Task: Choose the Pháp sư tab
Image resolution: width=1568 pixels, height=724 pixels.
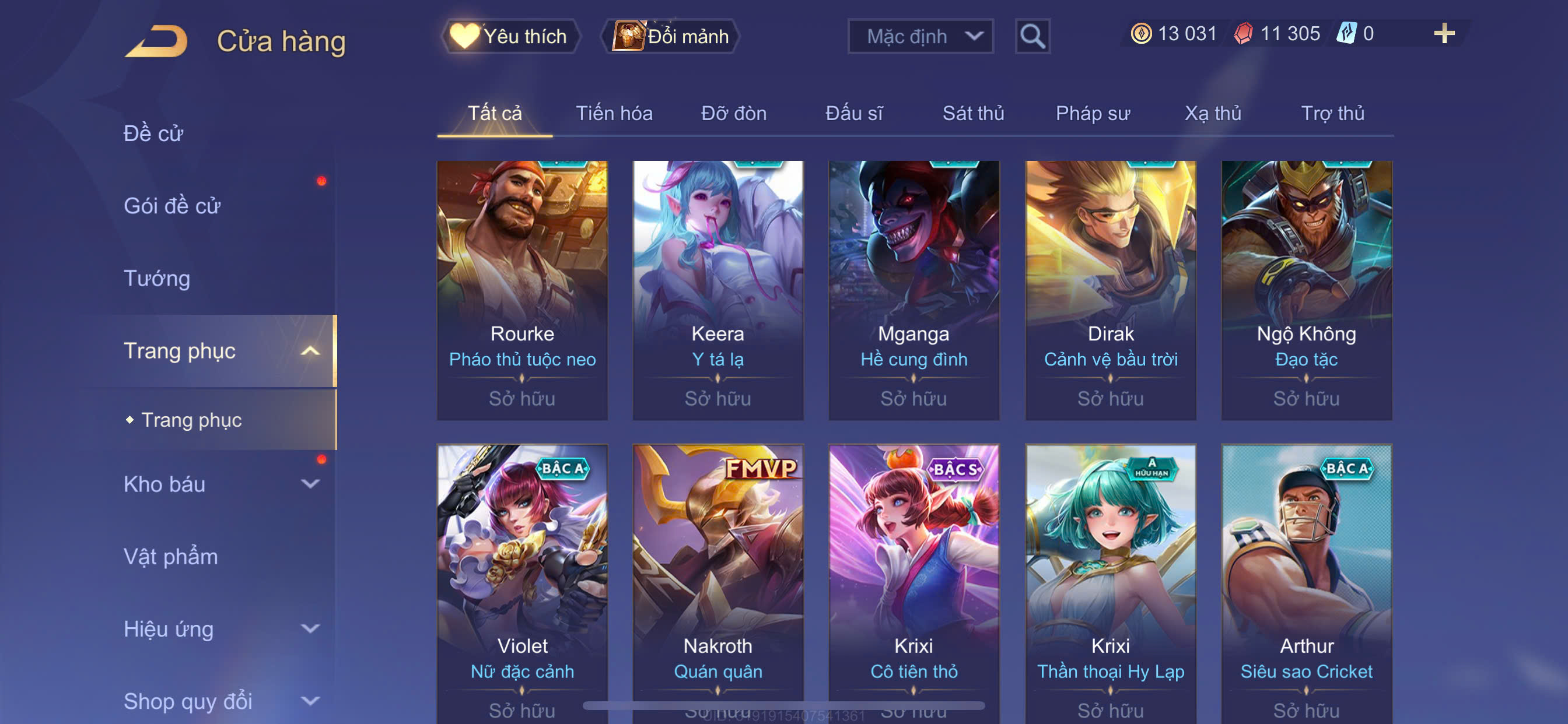Action: 1092,113
